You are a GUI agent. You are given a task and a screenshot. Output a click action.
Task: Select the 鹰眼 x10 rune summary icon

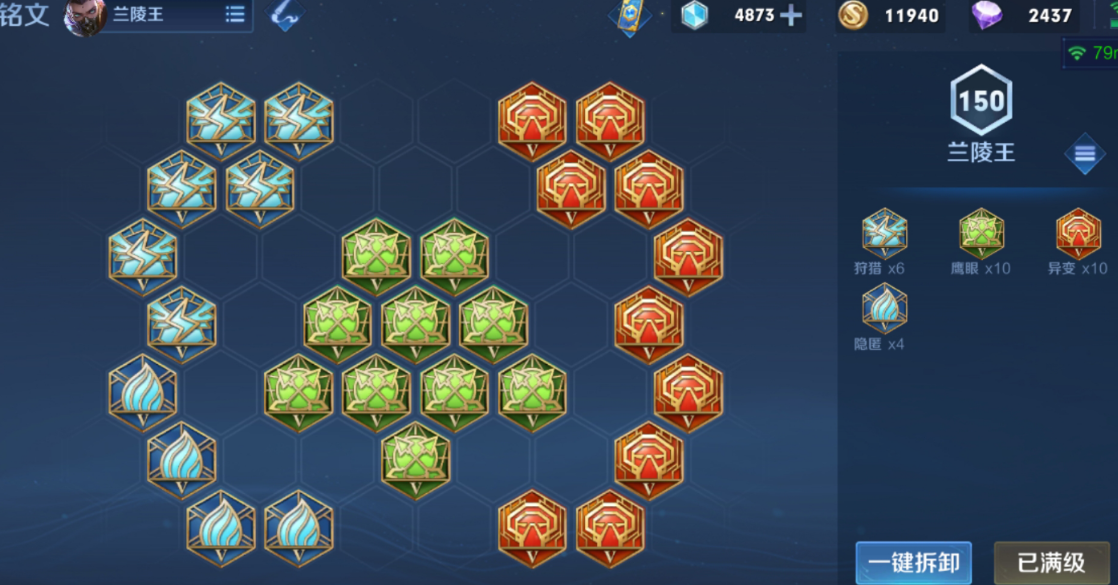[981, 234]
